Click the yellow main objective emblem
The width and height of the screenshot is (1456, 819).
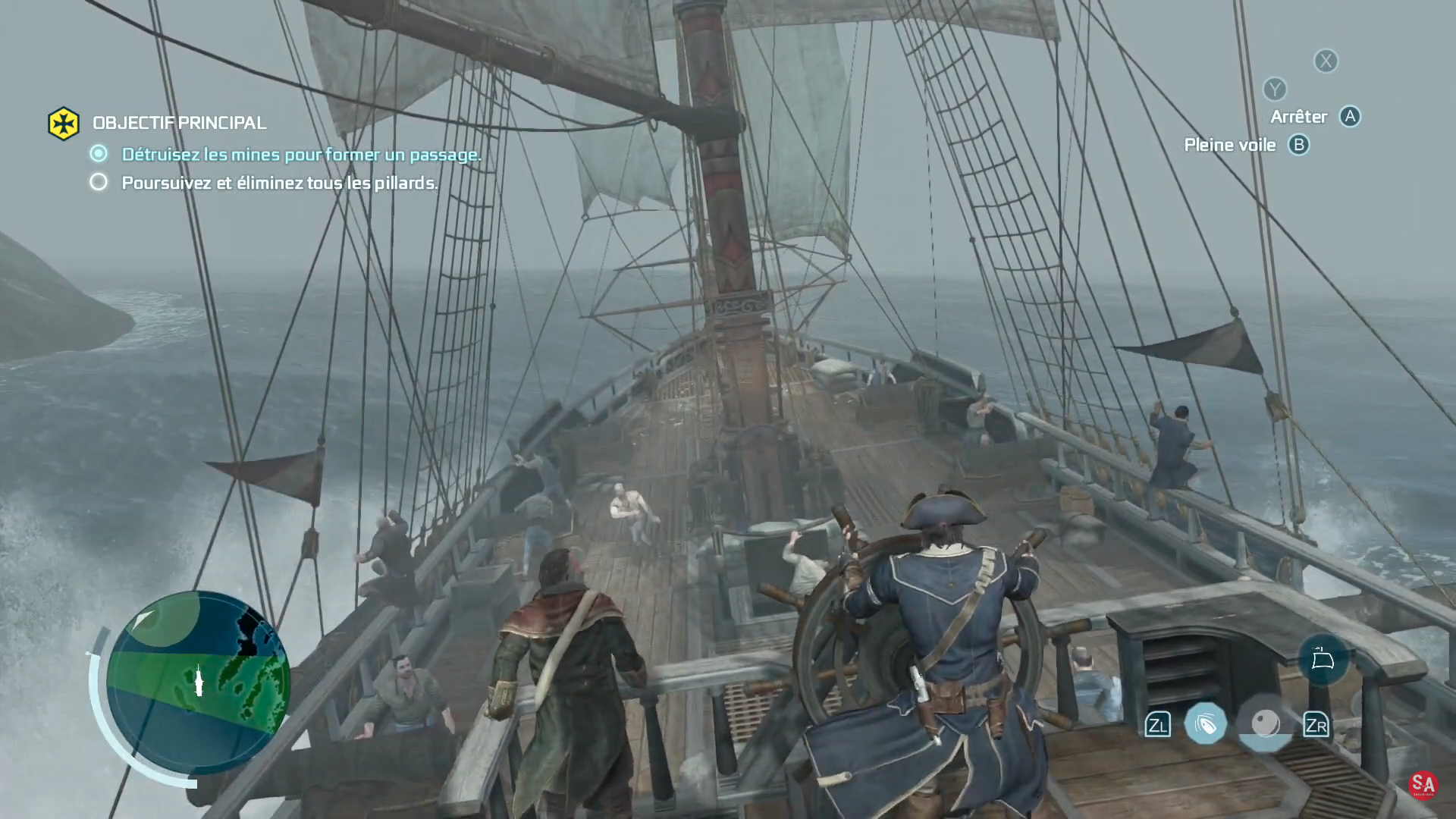64,124
